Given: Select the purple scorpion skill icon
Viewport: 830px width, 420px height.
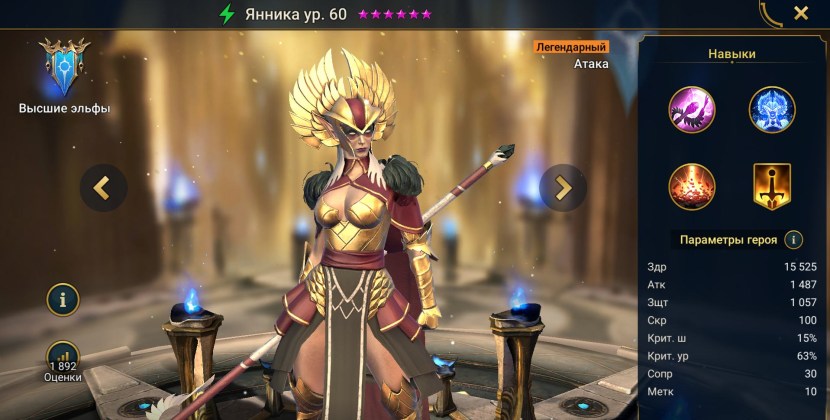Looking at the screenshot, I should [692, 110].
